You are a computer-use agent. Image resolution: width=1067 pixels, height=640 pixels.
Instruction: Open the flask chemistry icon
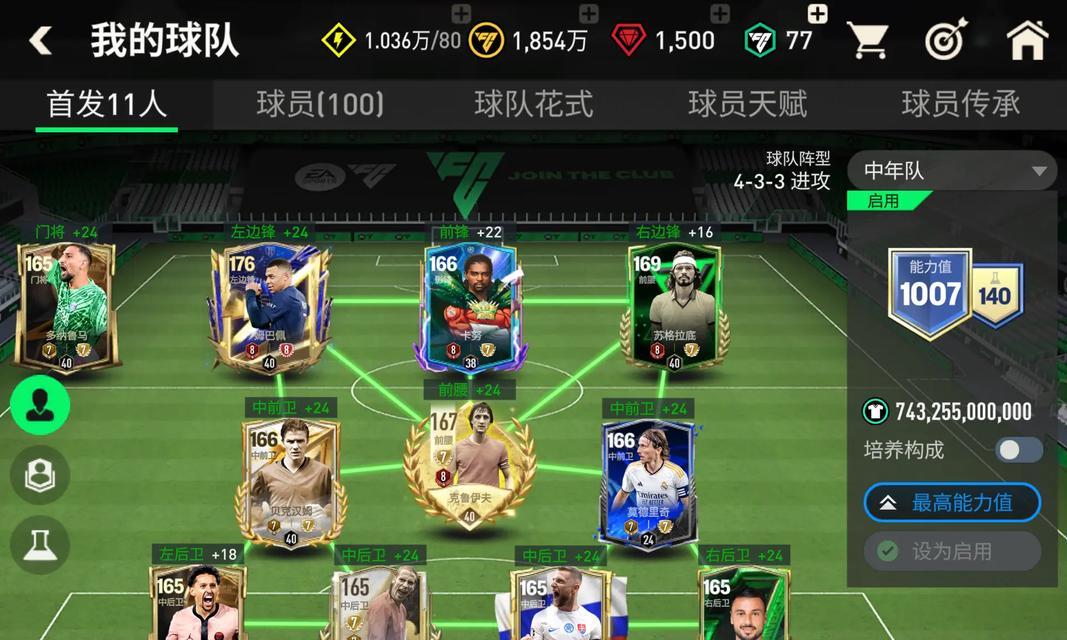tap(40, 545)
